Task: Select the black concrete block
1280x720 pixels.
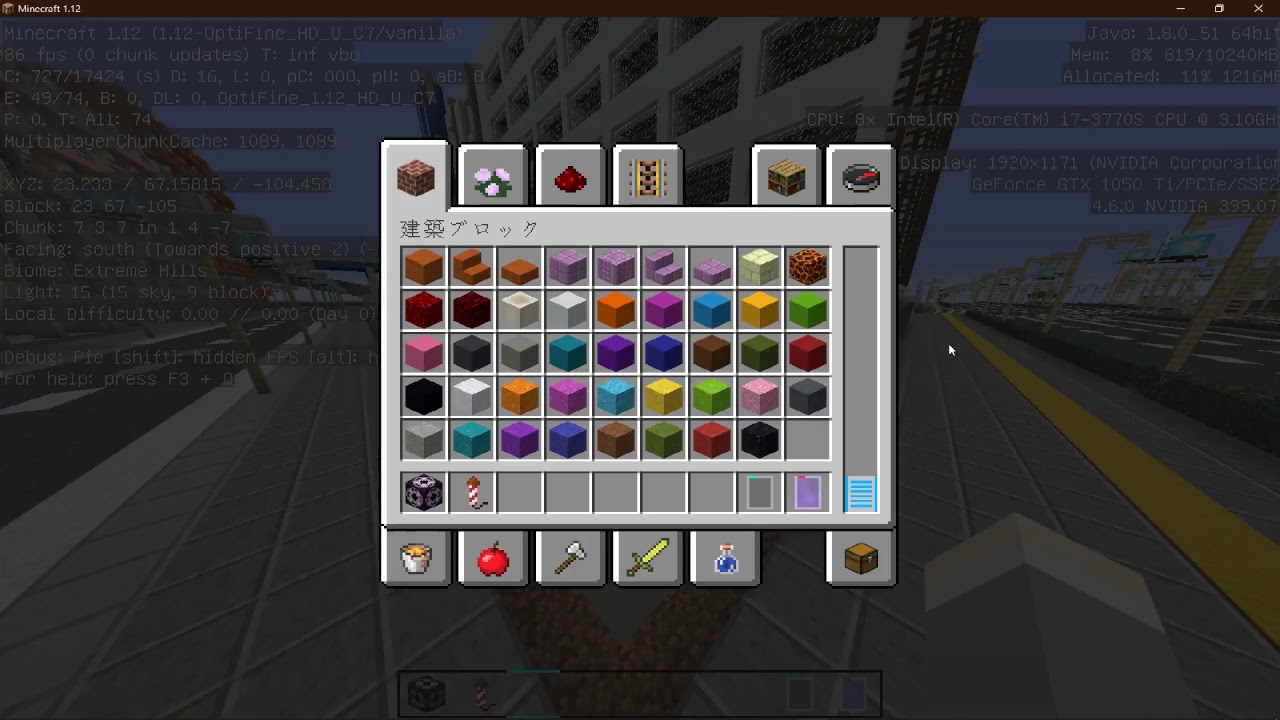Action: [x=423, y=396]
